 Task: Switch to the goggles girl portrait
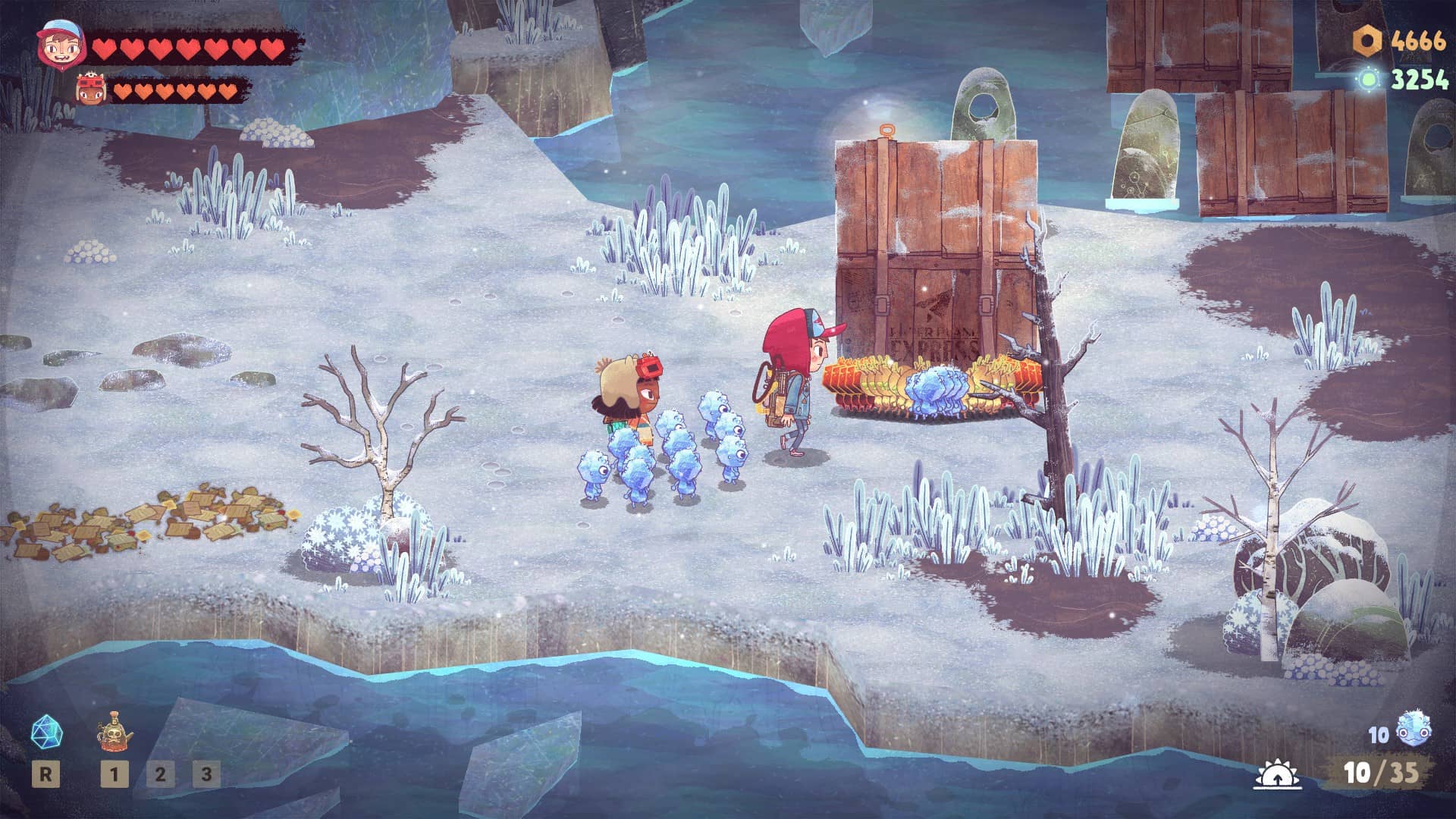pyautogui.click(x=90, y=89)
